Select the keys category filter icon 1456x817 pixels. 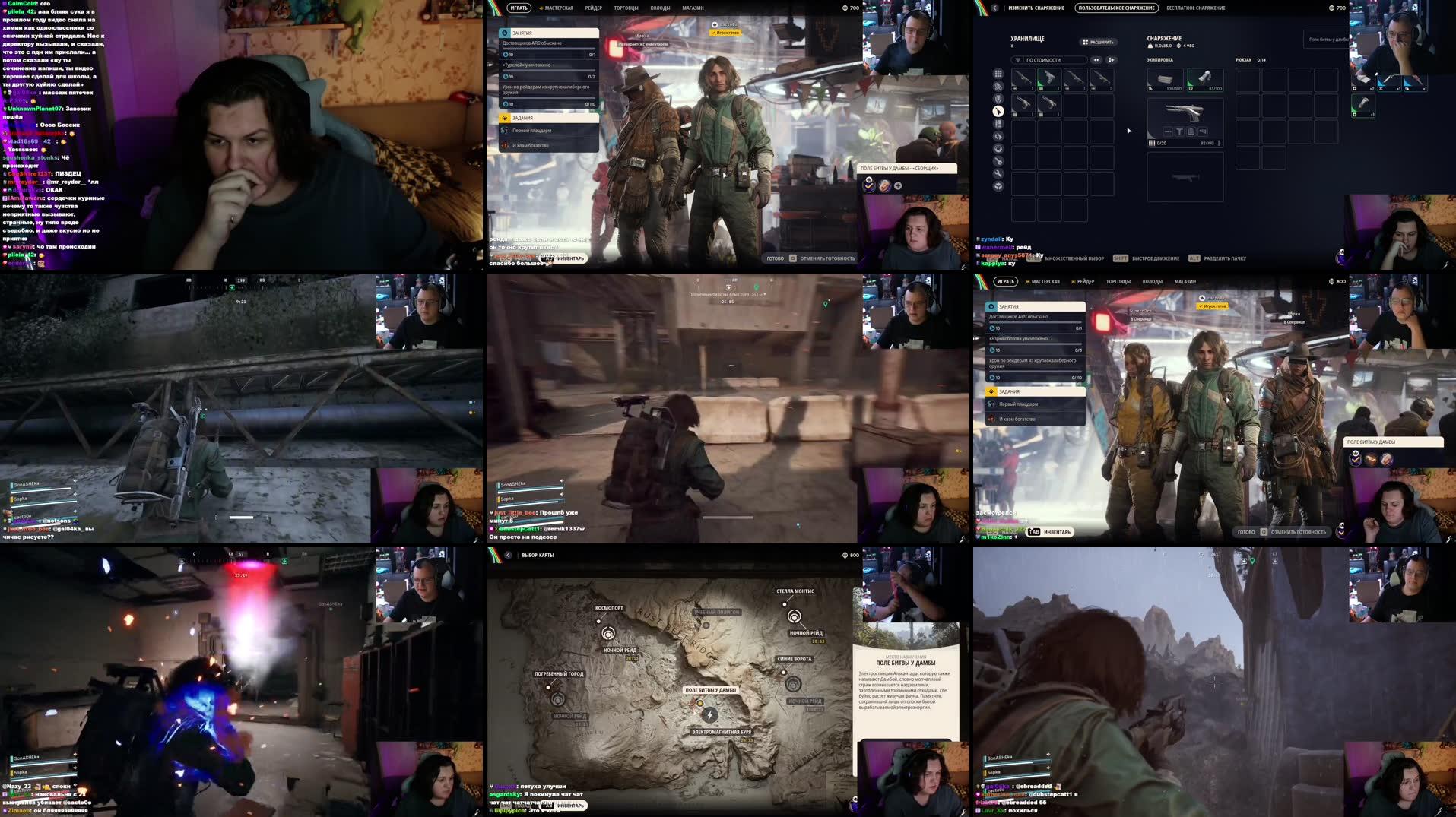[x=998, y=161]
